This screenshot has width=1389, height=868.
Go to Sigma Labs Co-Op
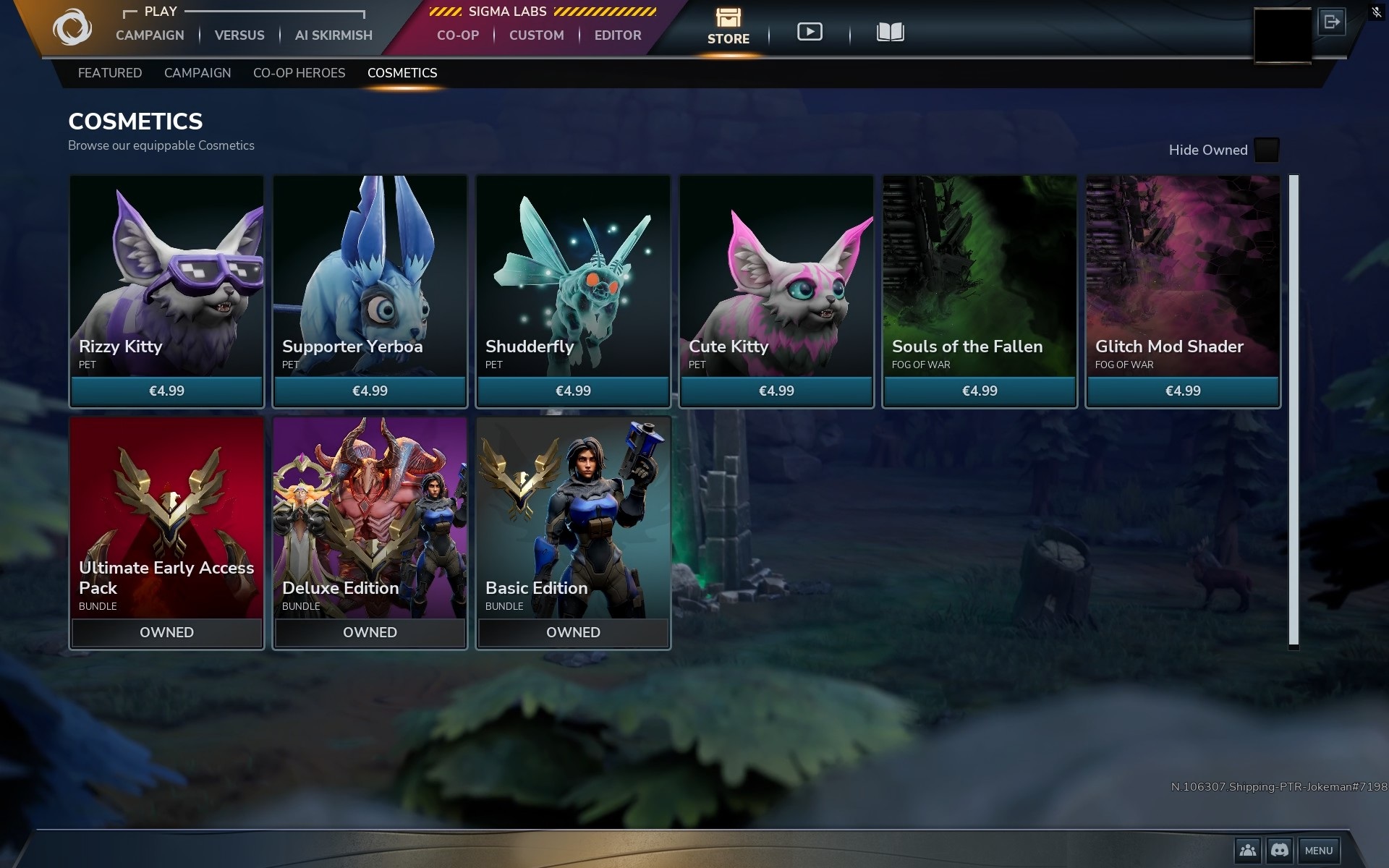[458, 35]
